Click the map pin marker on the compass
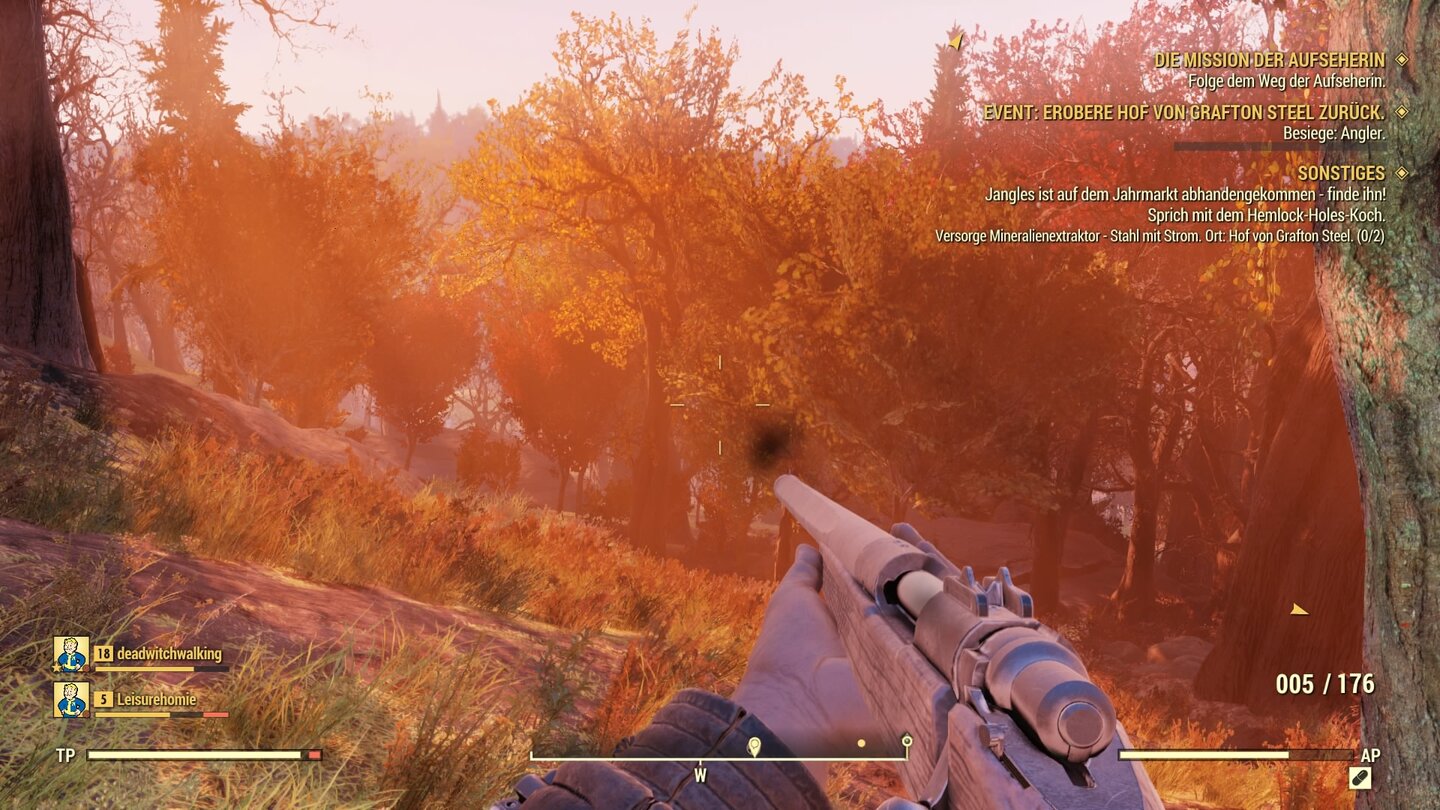 (x=752, y=745)
